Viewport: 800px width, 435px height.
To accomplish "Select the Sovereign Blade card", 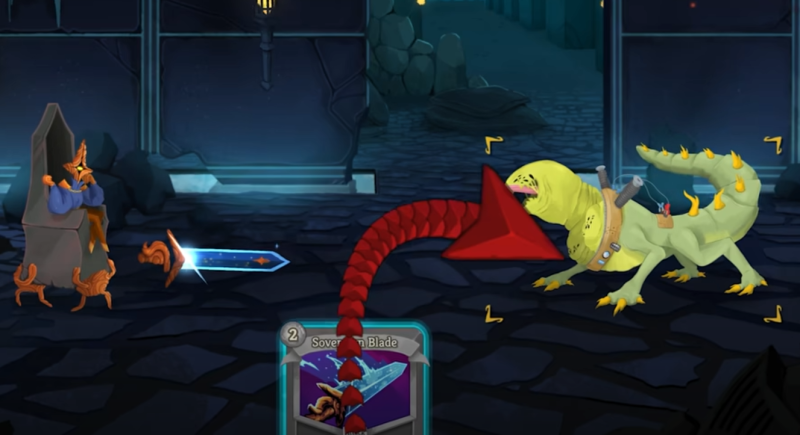I will (354, 385).
